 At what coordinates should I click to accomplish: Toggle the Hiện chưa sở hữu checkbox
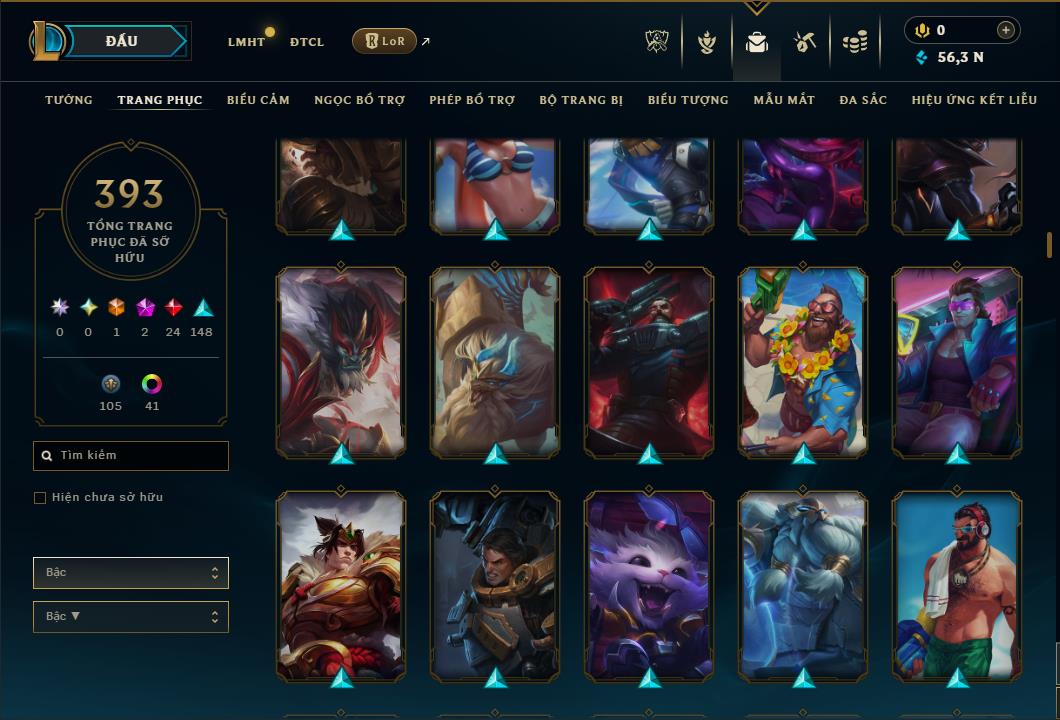(40, 498)
